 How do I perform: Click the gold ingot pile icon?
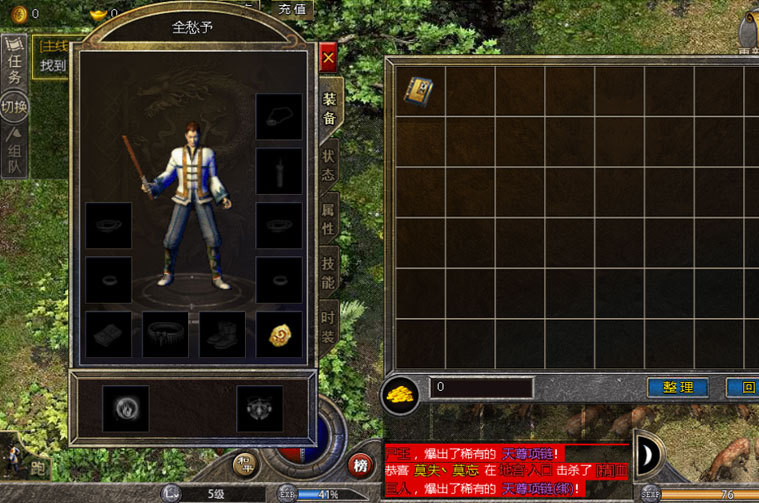[400, 392]
